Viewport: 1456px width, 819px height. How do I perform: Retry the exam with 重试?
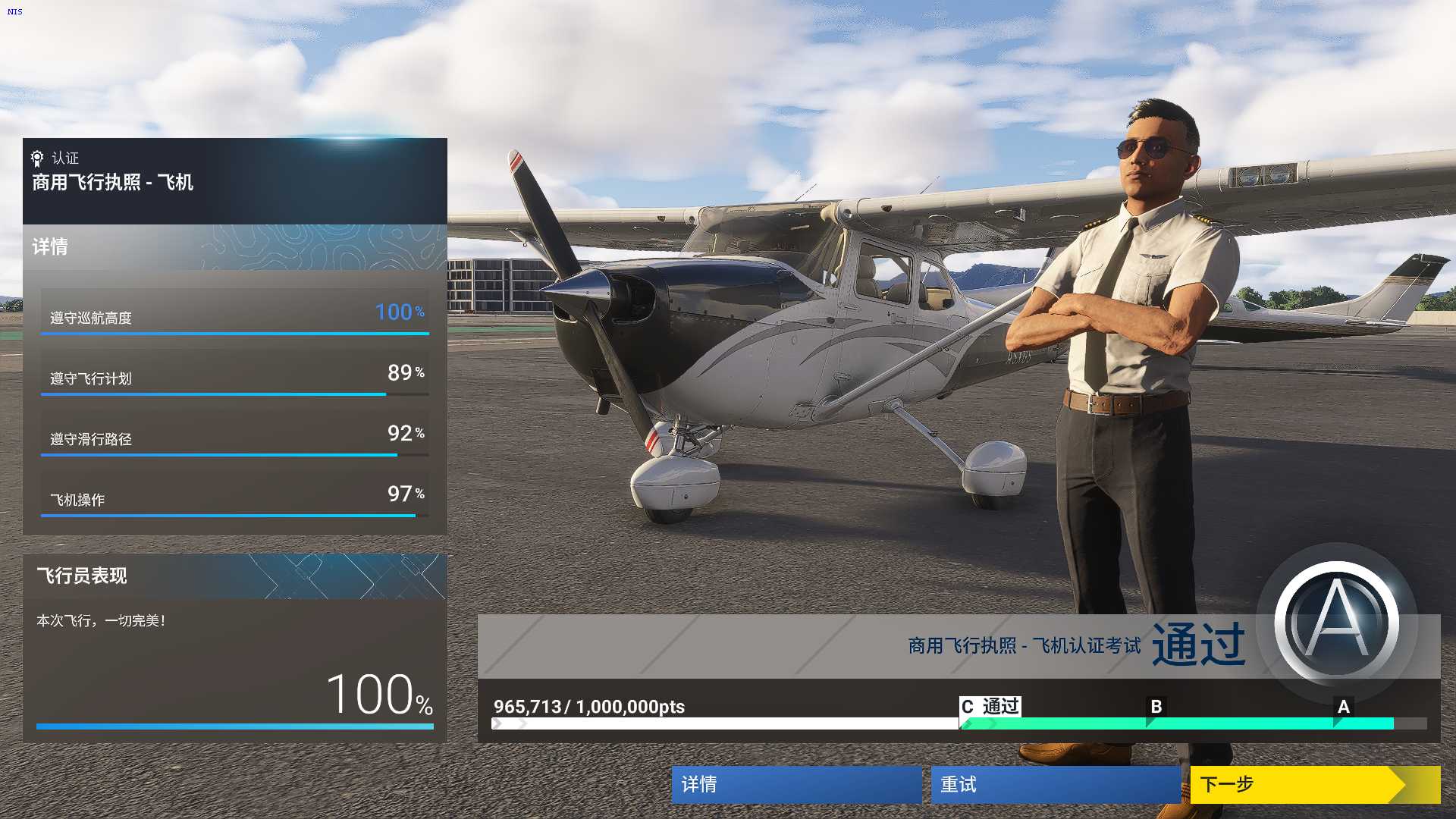click(x=1056, y=784)
